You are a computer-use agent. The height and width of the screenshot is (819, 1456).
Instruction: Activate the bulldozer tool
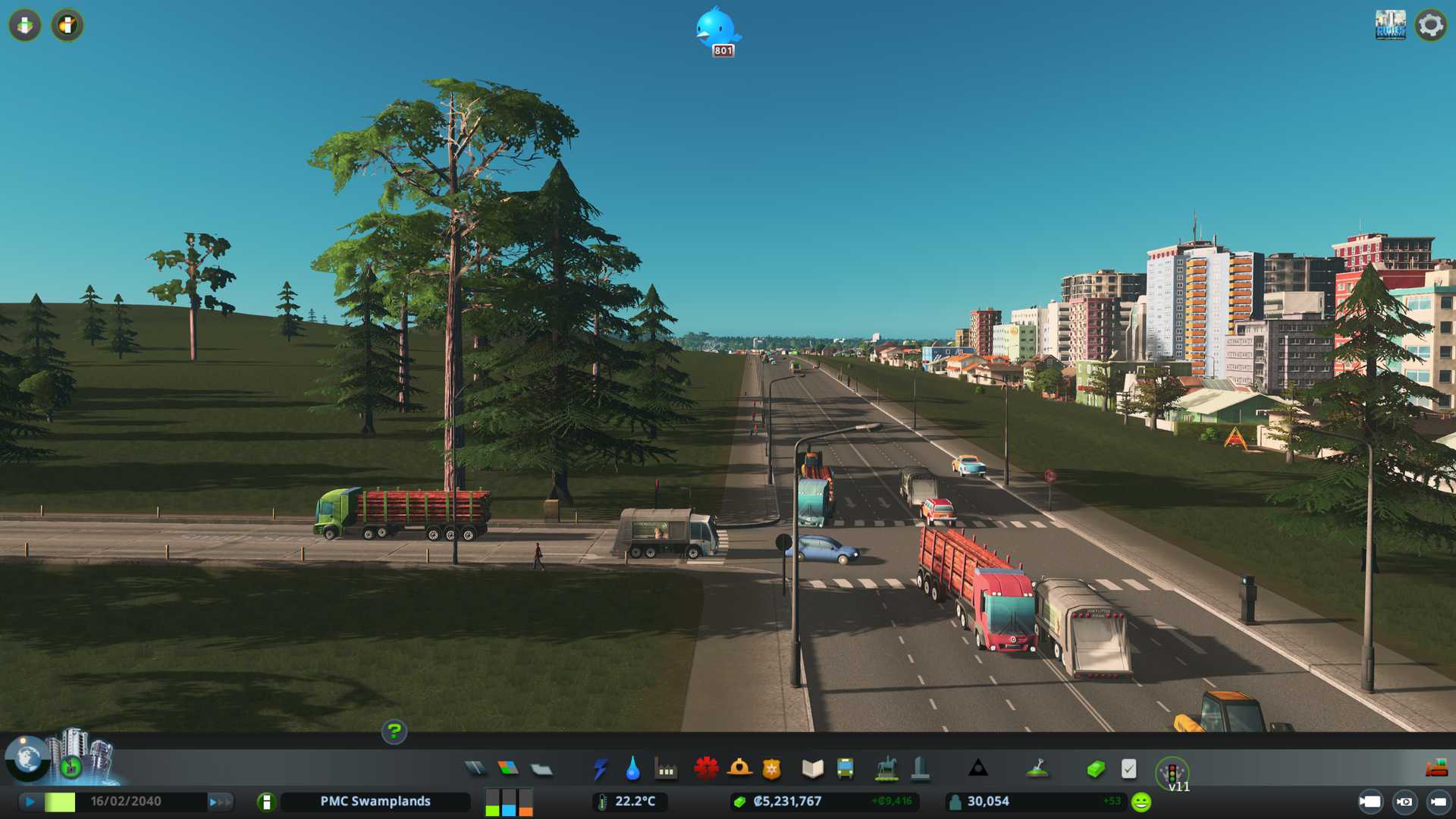[x=1436, y=769]
